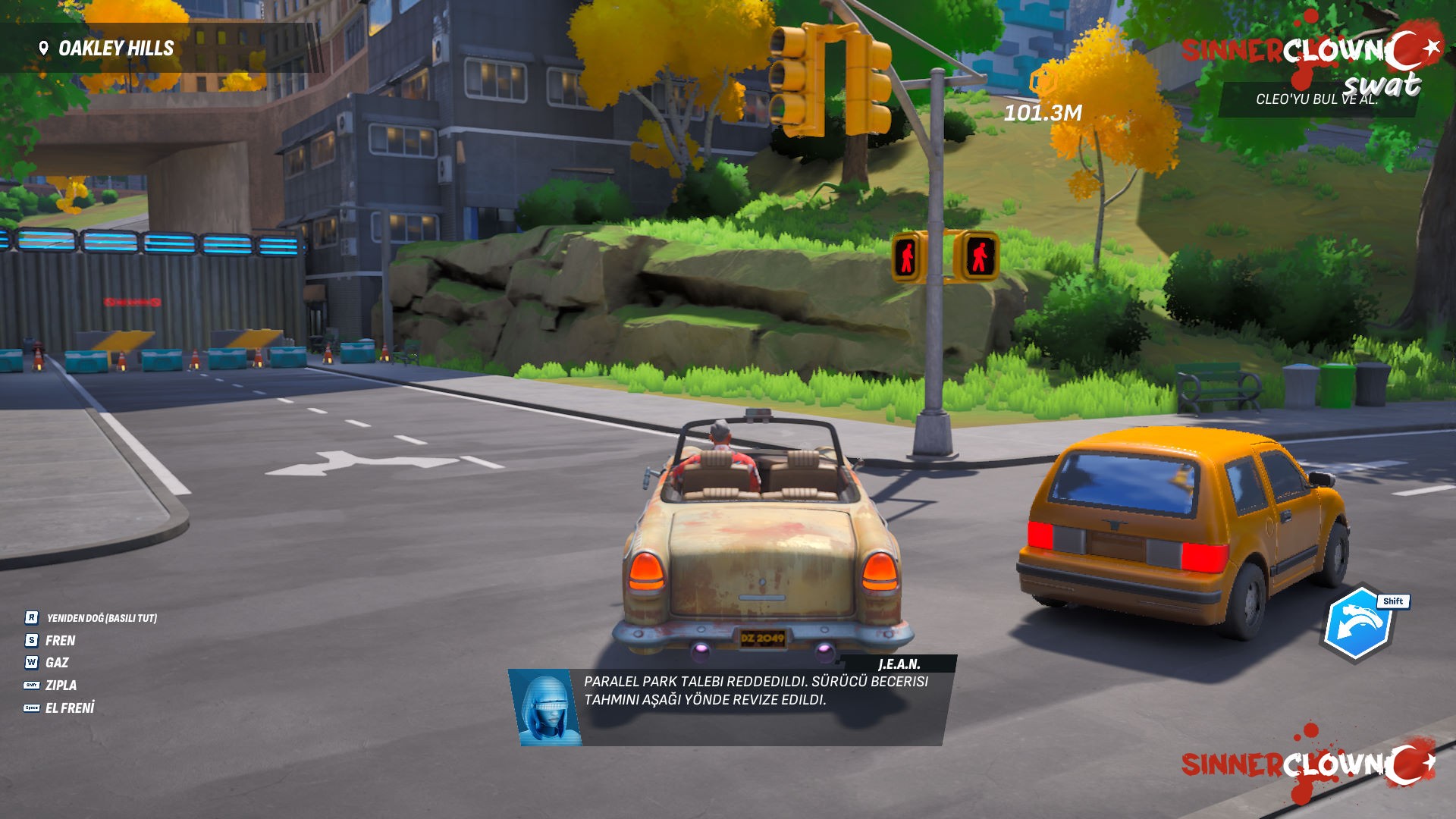Click the Oakley Hills location label
Image resolution: width=1456 pixels, height=819 pixels.
point(116,49)
